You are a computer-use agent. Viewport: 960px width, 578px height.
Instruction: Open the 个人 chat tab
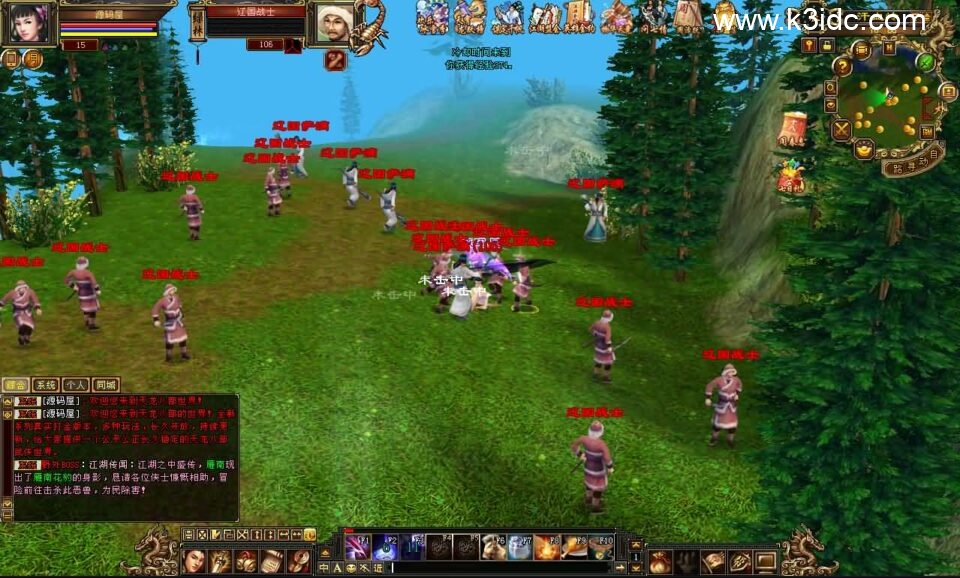coord(76,385)
